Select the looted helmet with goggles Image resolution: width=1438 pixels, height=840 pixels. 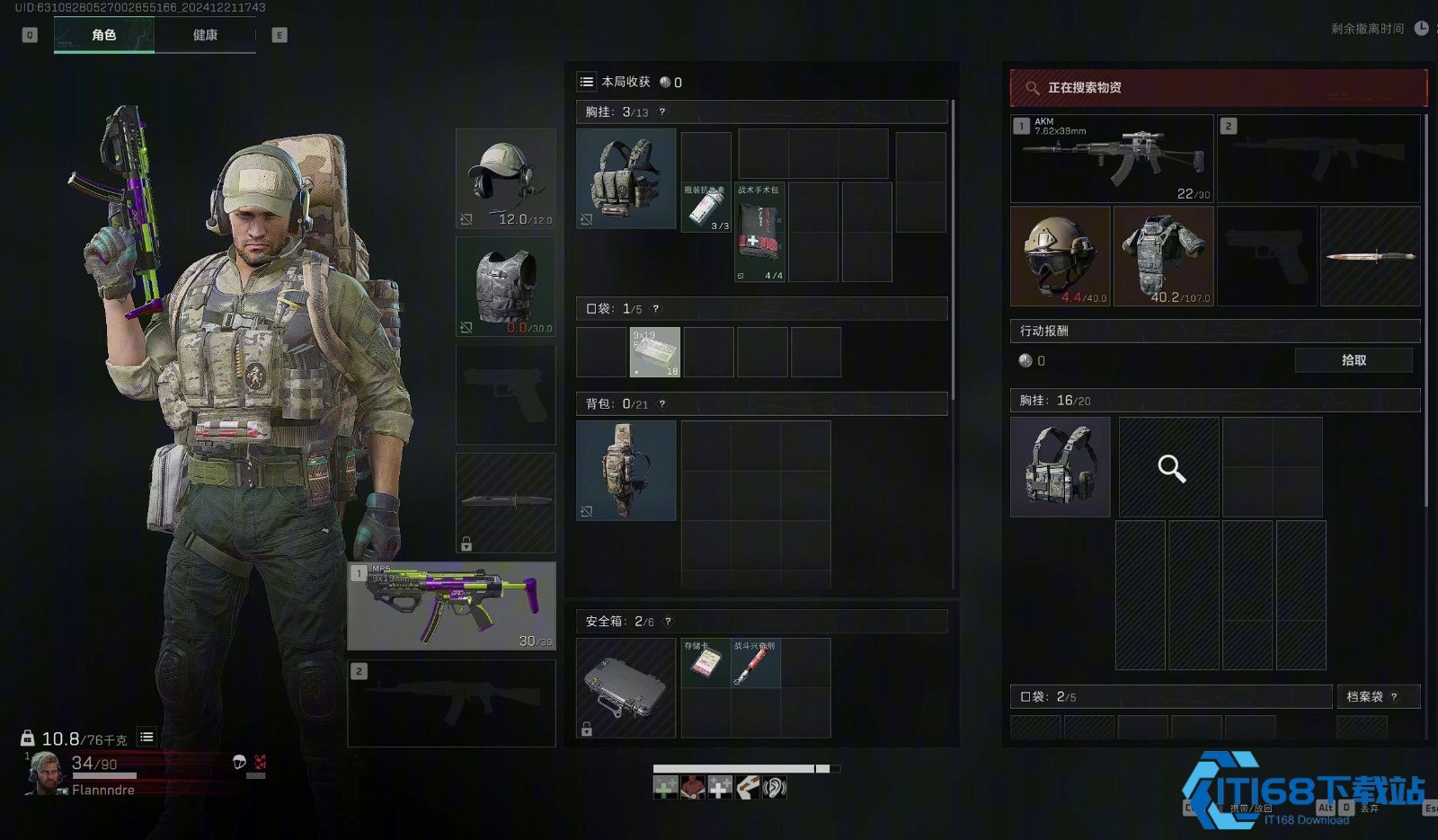click(1061, 256)
